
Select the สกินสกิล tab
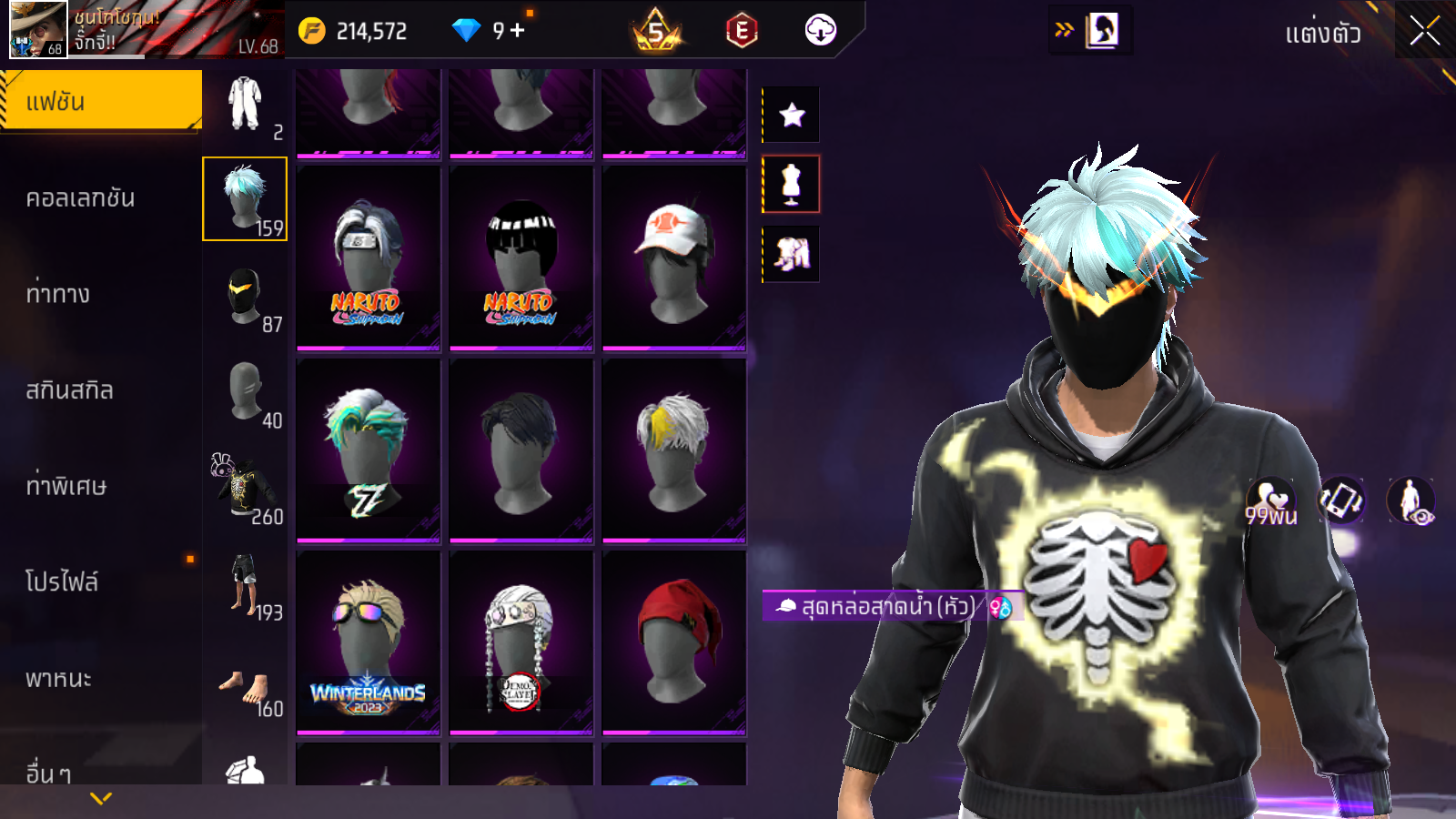click(x=70, y=390)
